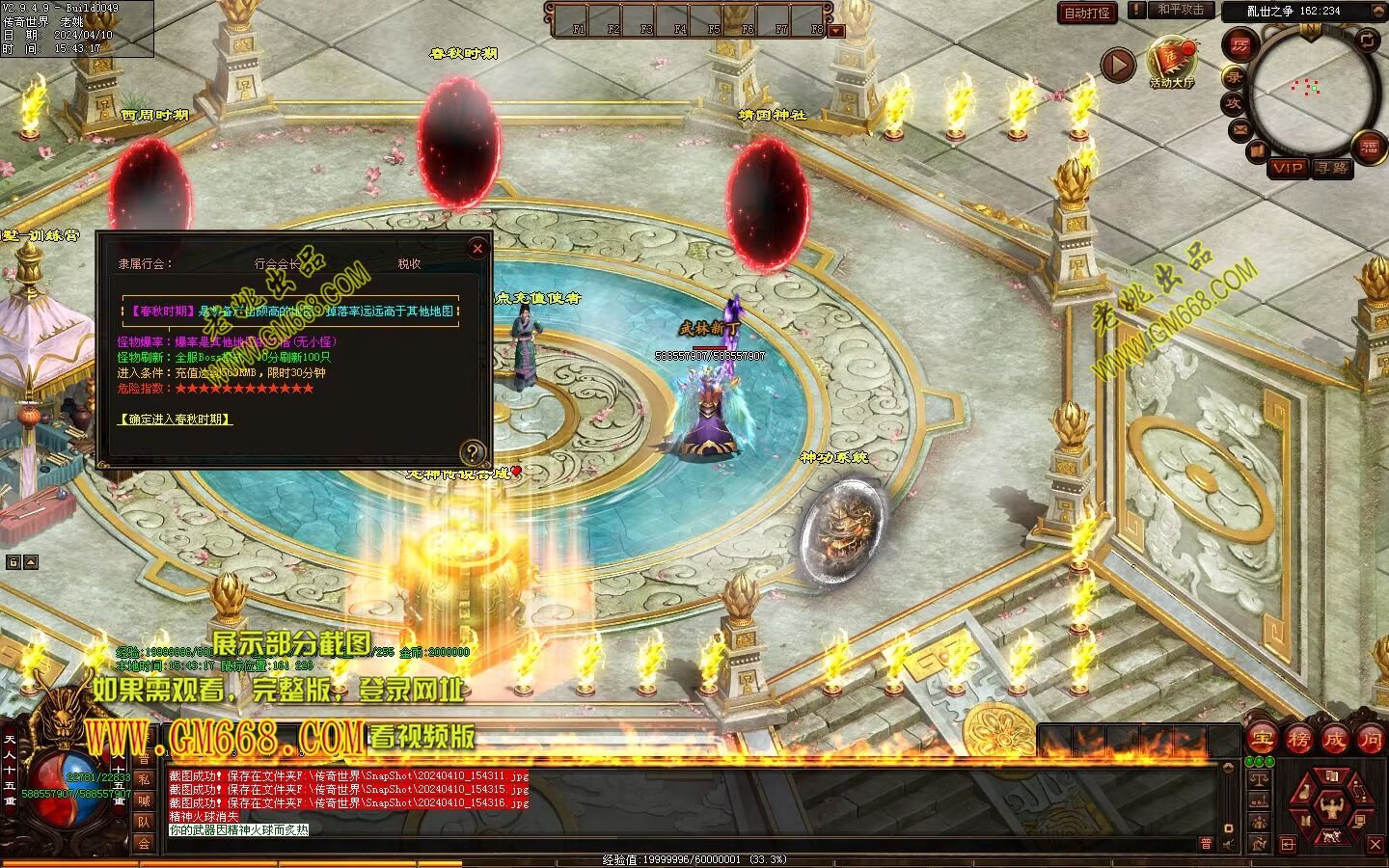This screenshot has height=868, width=1389.
Task: Click the round play arrow button
Action: pyautogui.click(x=1118, y=65)
